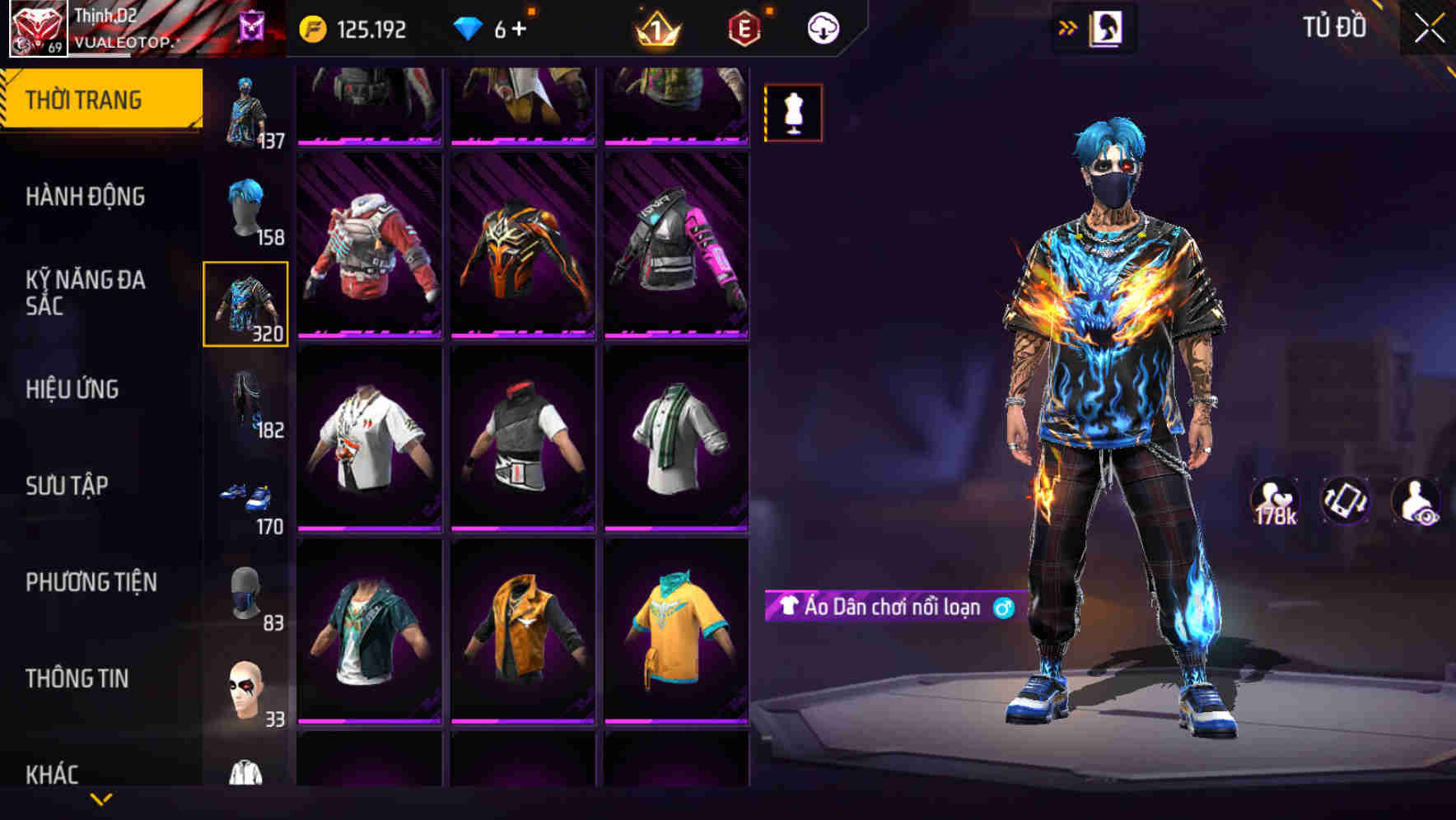Expand the chevron below KHÁC in sidebar

pos(100,797)
